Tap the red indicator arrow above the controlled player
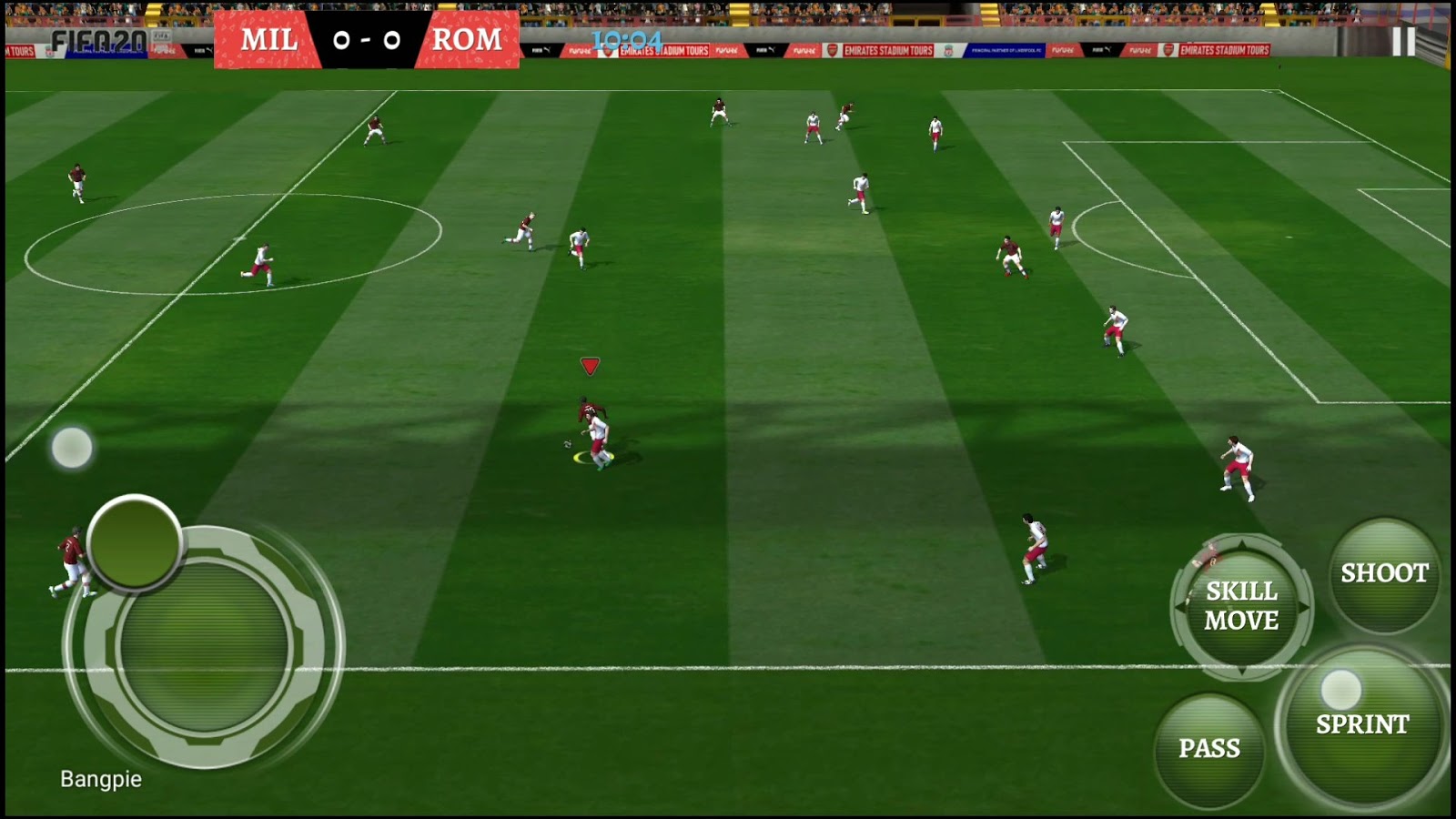This screenshot has height=819, width=1456. (x=590, y=365)
